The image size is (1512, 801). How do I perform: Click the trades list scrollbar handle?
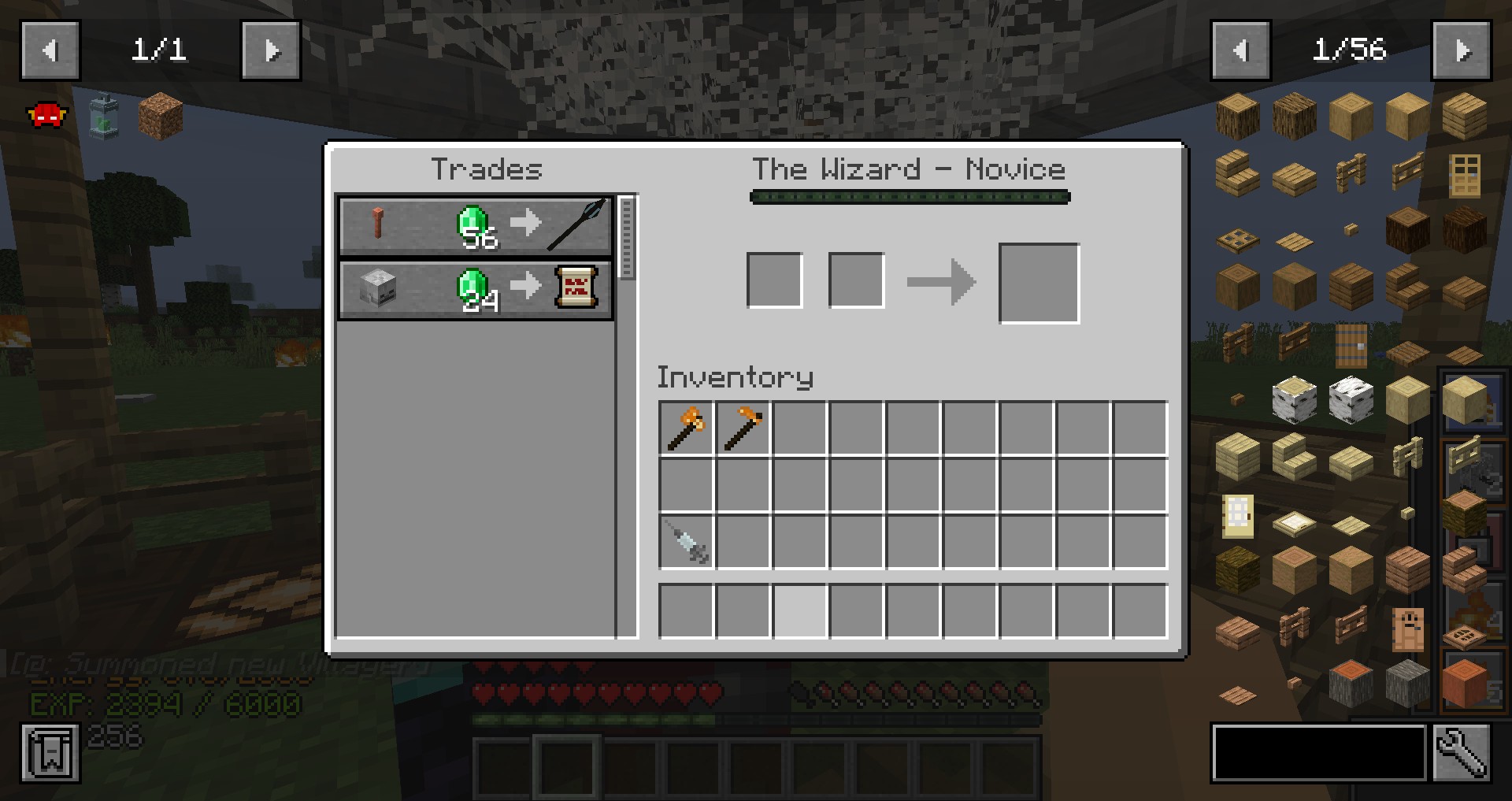click(x=627, y=238)
